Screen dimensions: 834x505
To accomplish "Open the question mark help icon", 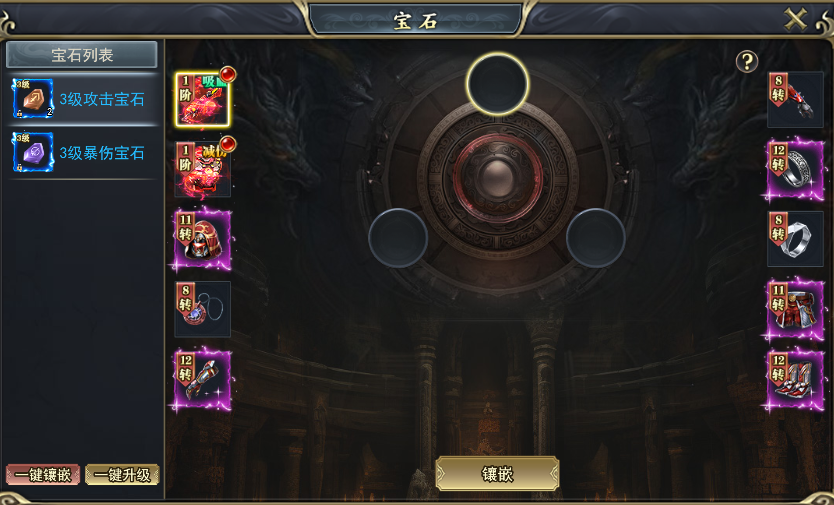I will point(747,62).
